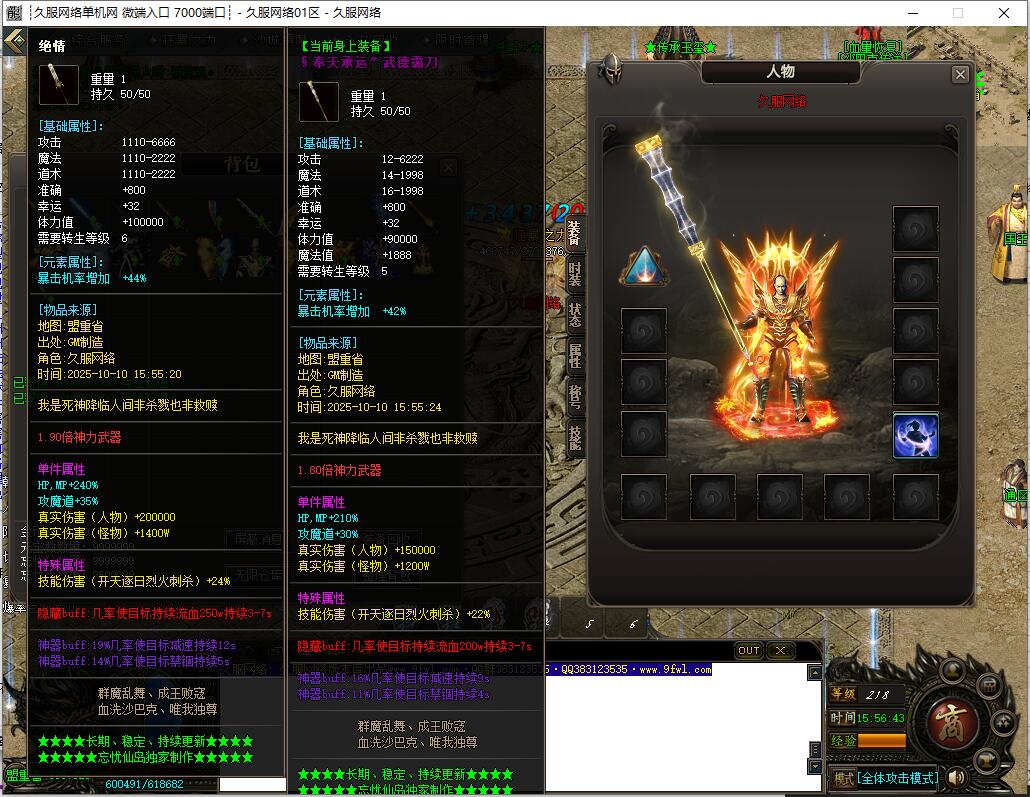The image size is (1030, 797).
Task: Select the 称号 title tab
Action: (575, 396)
